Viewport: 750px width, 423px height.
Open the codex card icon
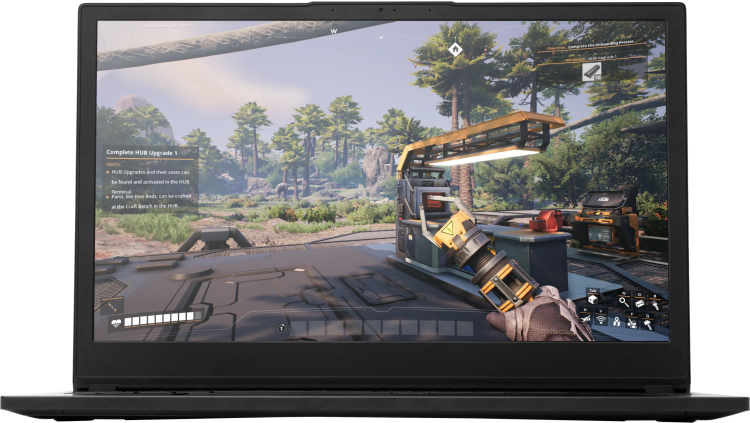tap(639, 303)
